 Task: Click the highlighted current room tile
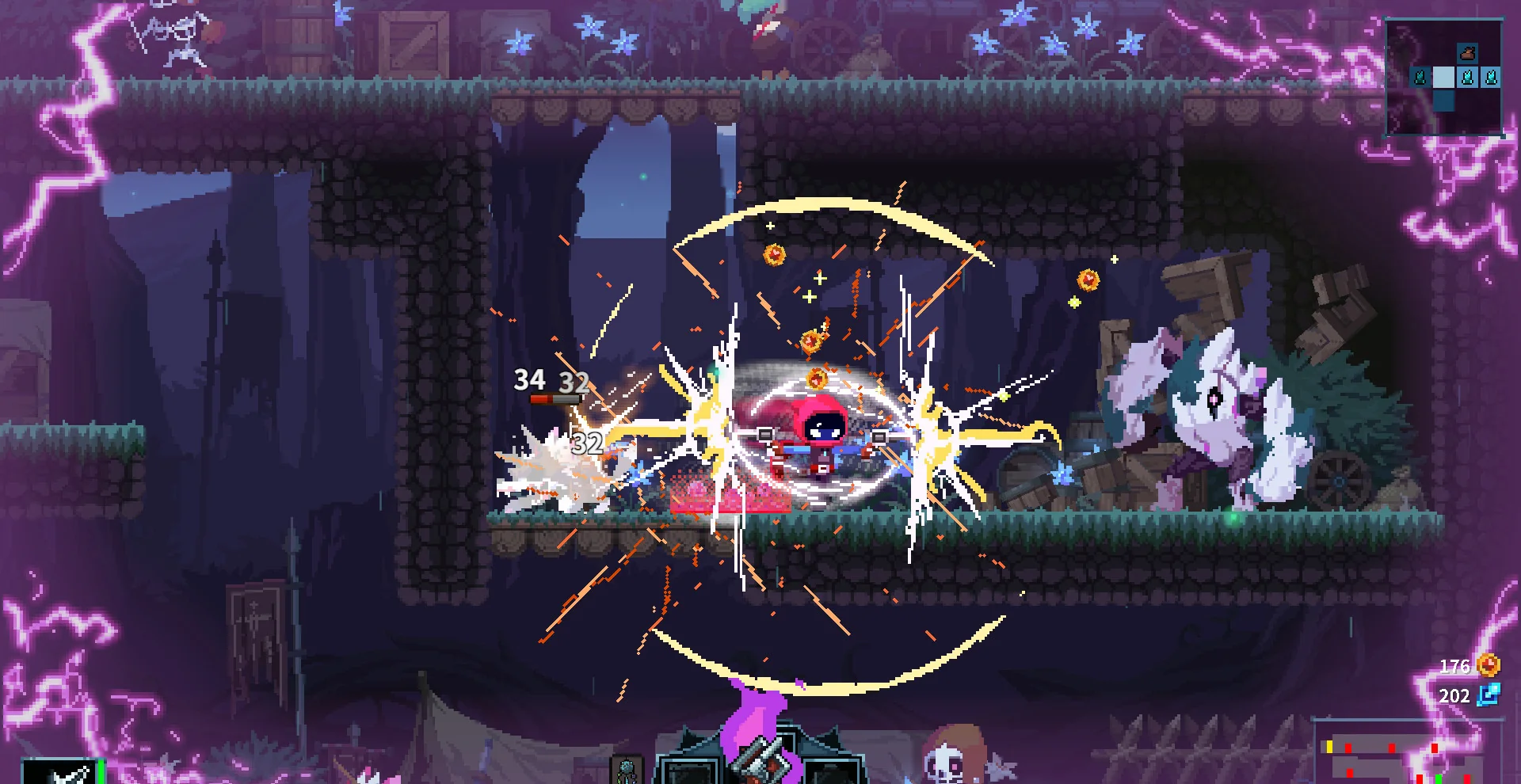[x=1443, y=78]
